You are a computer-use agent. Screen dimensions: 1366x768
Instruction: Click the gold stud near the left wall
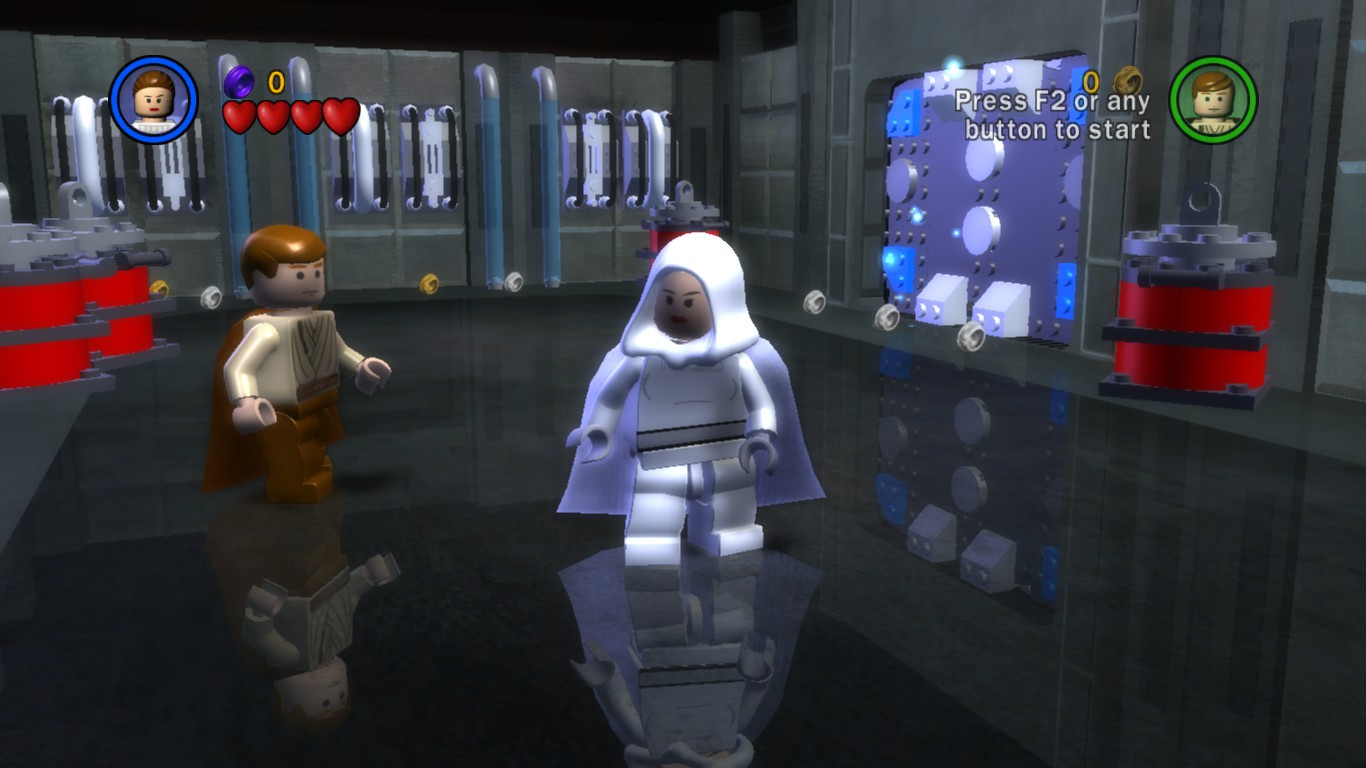(161, 289)
